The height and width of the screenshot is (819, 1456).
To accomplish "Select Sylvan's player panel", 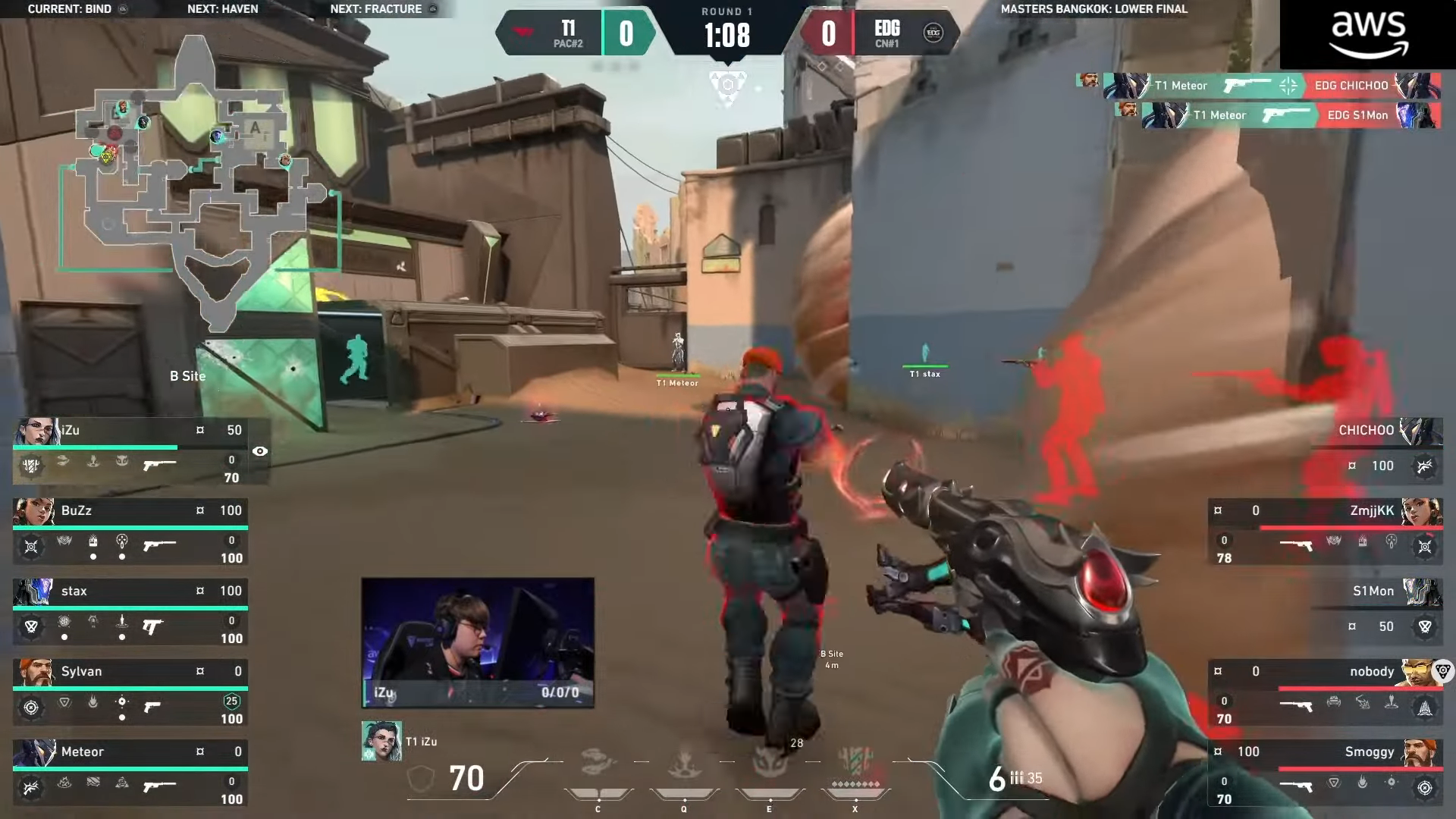I will tap(130, 693).
